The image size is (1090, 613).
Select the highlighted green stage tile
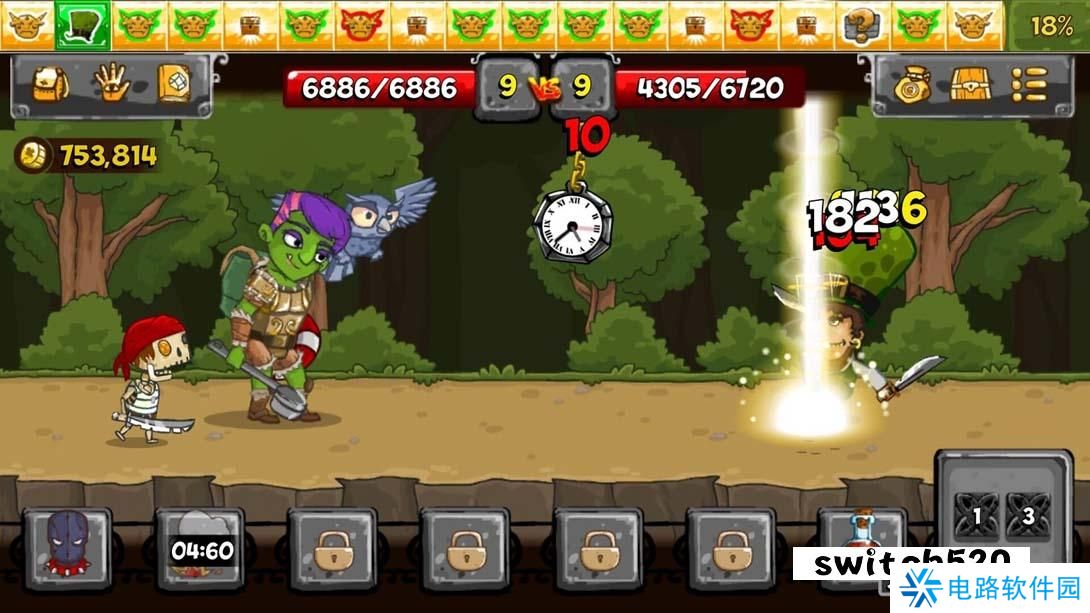[82, 25]
